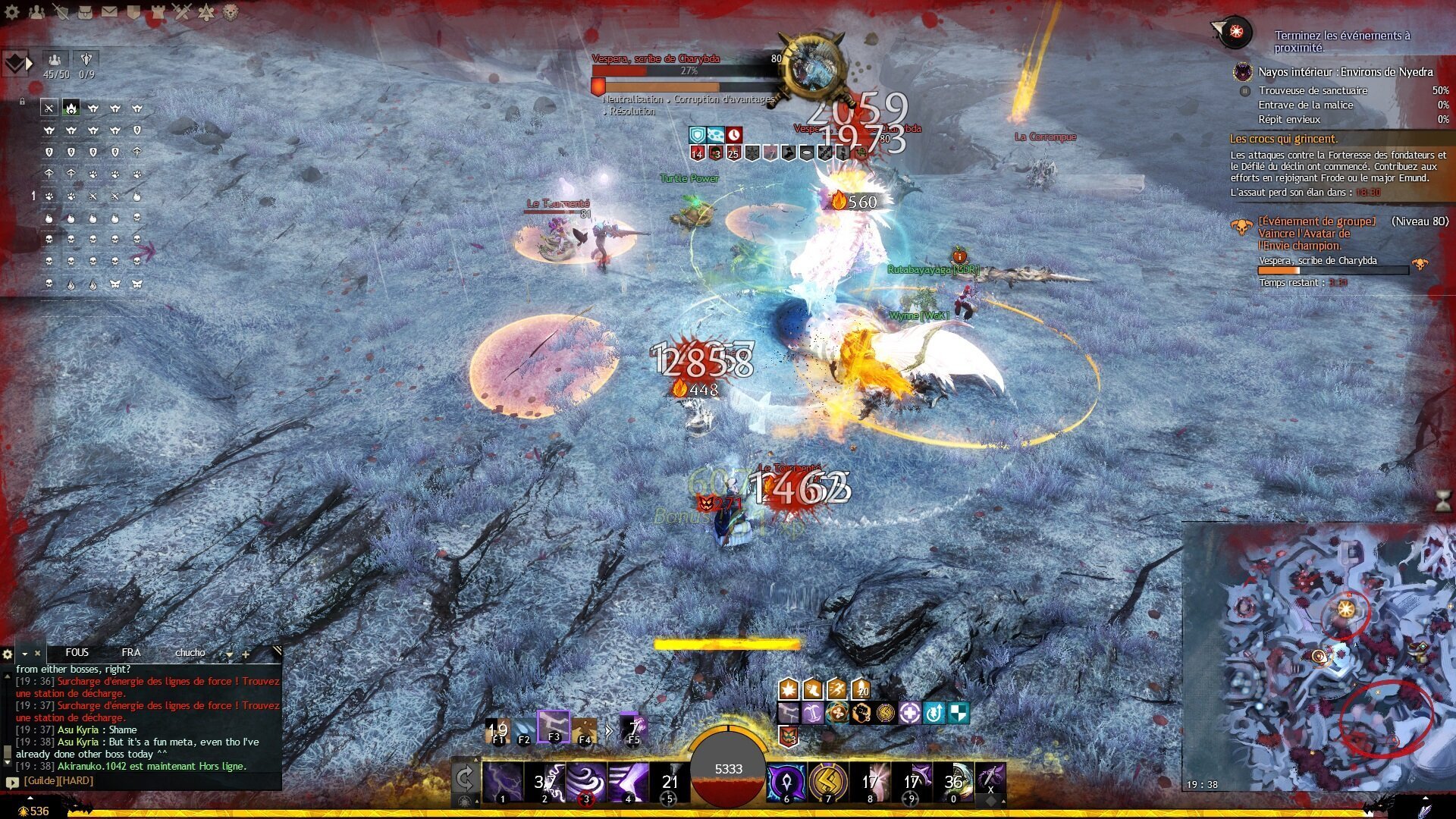Open the dropdown arrow next to chat gear
The height and width of the screenshot is (819, 1456).
point(24,654)
